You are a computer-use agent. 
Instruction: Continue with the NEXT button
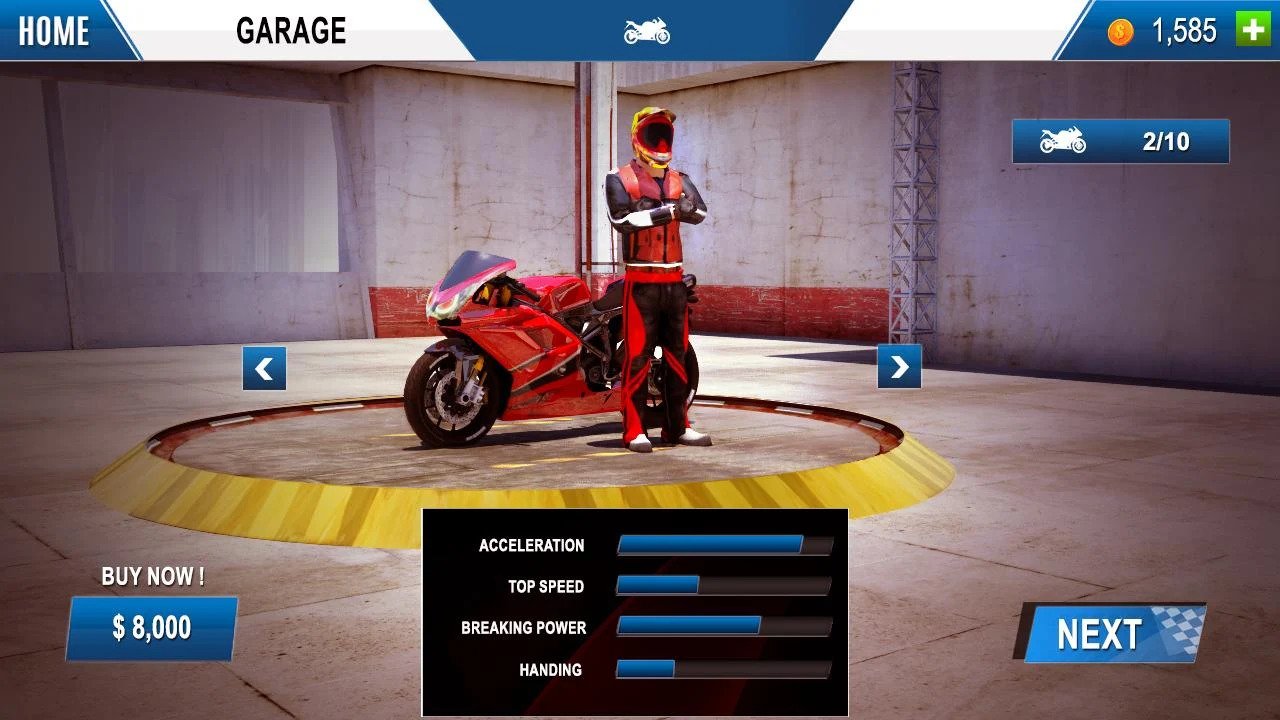[1112, 634]
